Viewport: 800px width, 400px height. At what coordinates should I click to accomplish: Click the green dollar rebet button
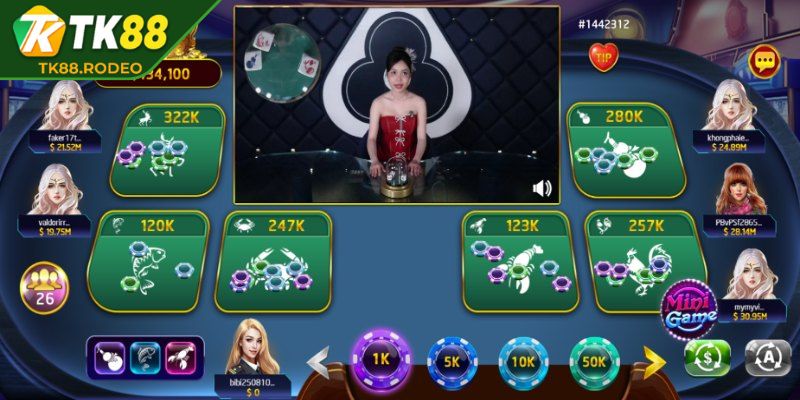click(x=707, y=357)
